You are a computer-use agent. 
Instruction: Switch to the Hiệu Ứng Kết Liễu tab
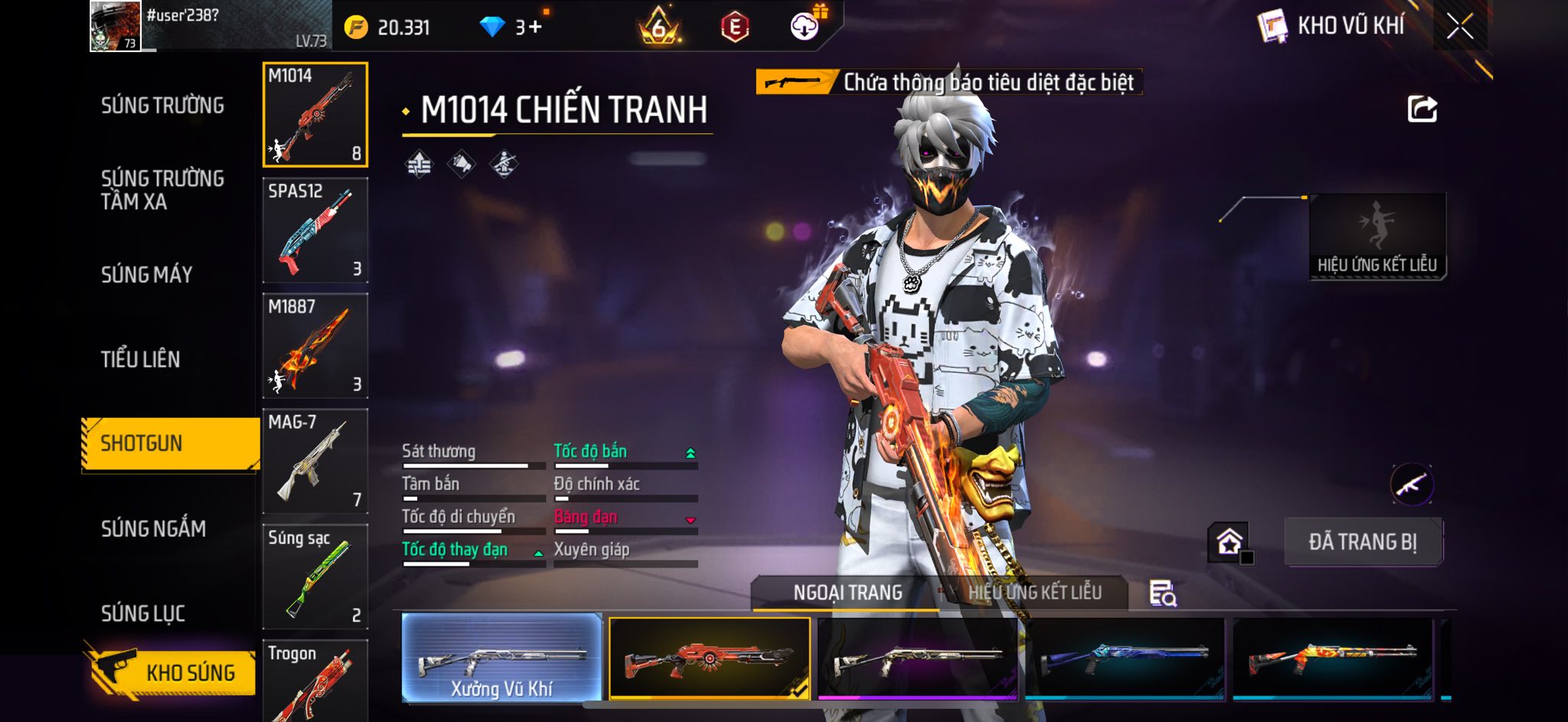coord(1034,593)
